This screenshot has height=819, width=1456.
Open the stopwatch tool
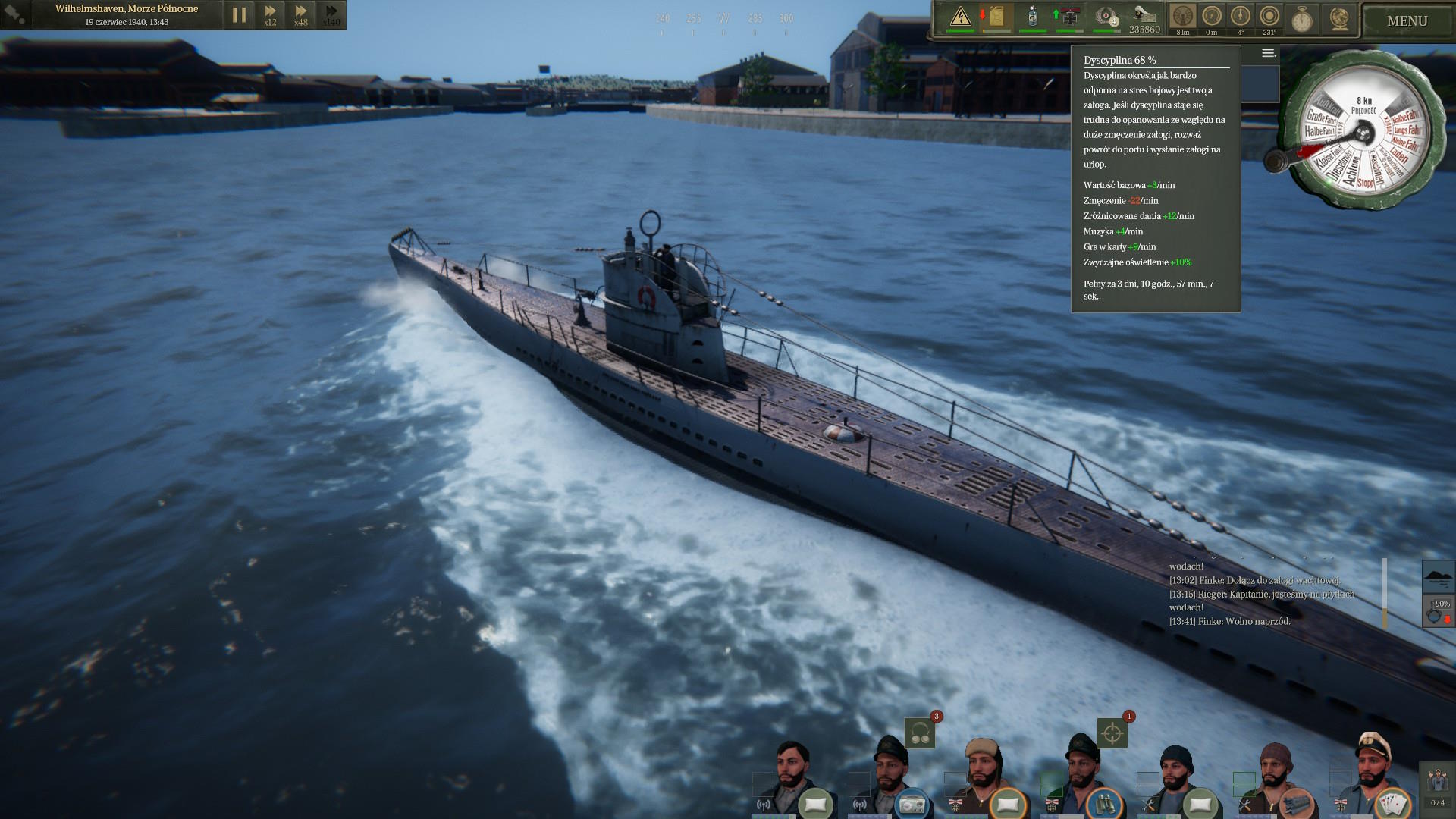click(1302, 18)
